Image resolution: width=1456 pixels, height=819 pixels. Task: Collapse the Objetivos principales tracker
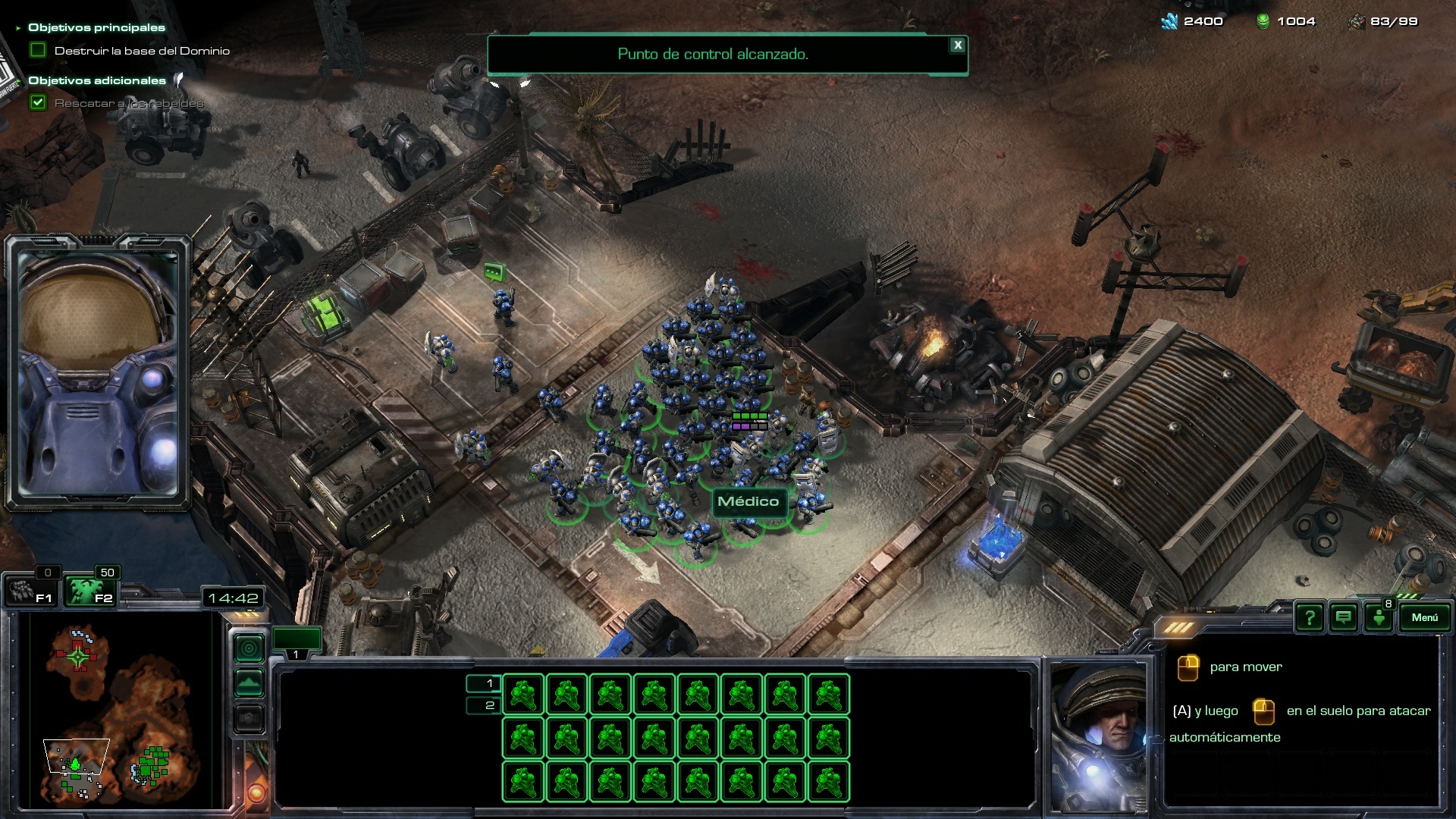point(18,28)
